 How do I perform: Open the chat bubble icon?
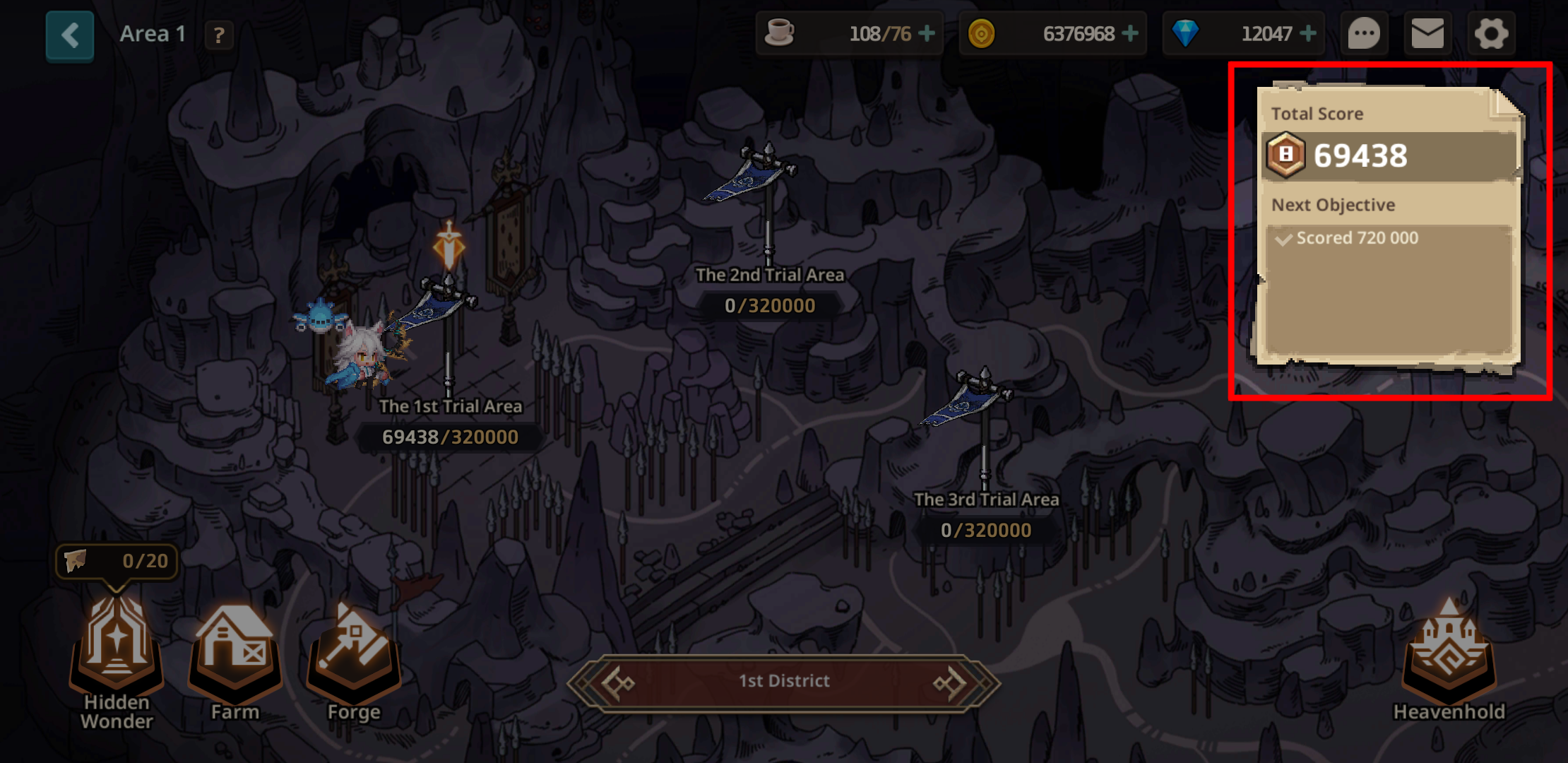click(x=1364, y=33)
